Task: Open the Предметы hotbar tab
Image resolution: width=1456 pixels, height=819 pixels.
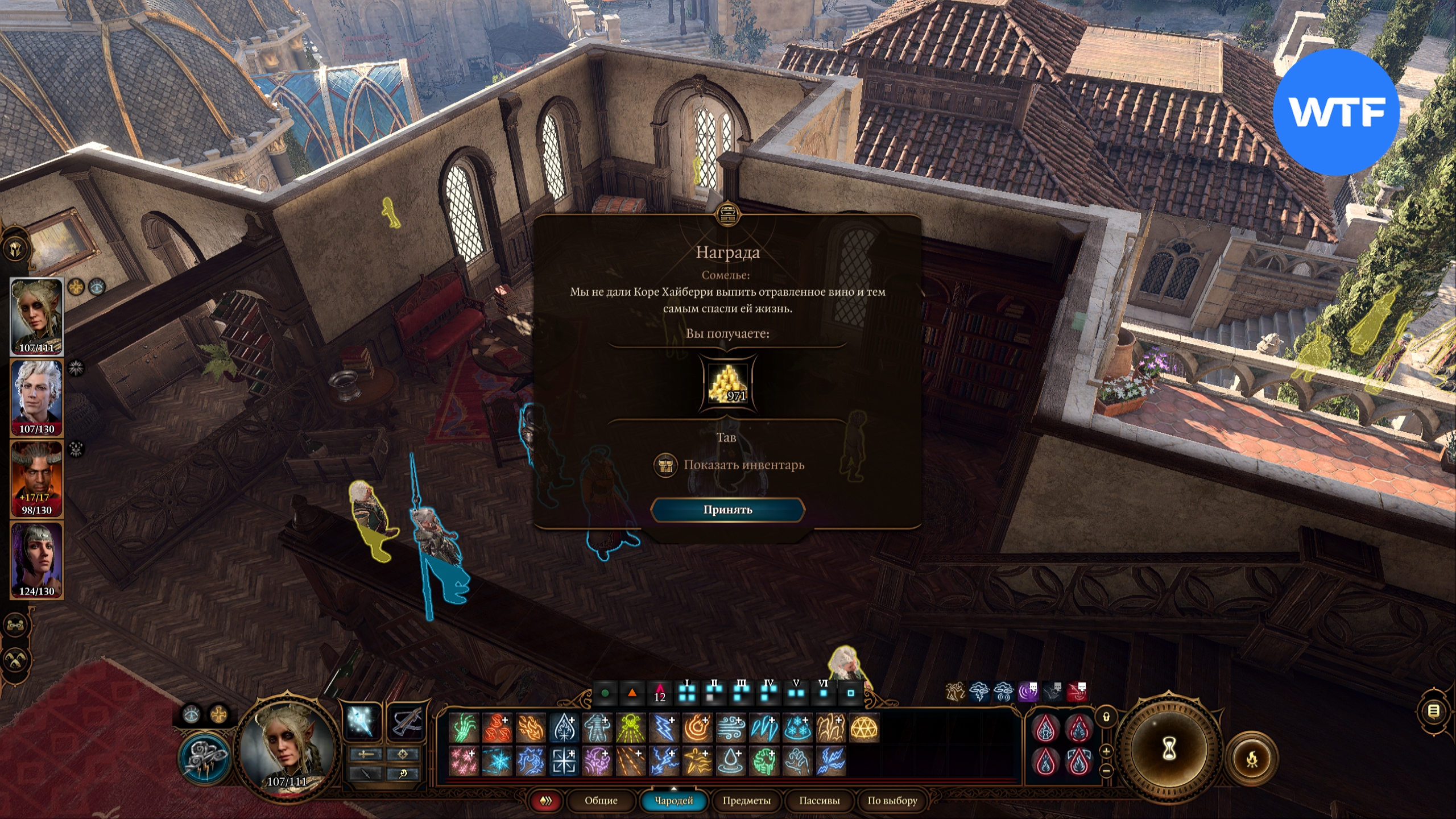Action: [x=746, y=801]
